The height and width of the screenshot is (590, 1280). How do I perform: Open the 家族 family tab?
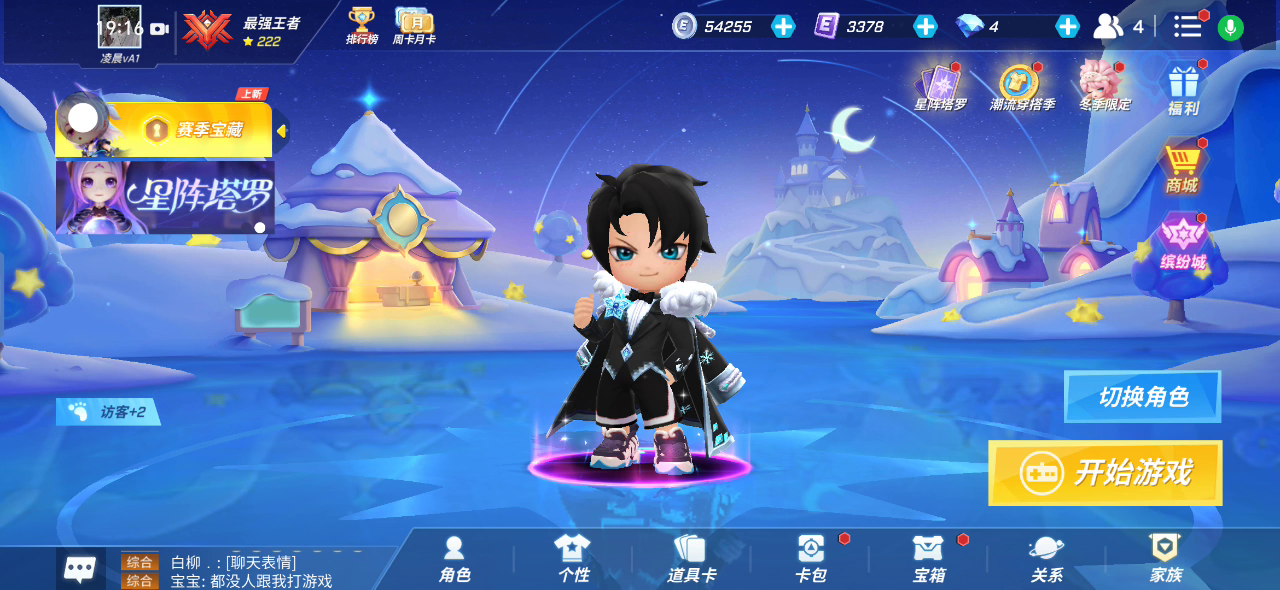[1165, 559]
